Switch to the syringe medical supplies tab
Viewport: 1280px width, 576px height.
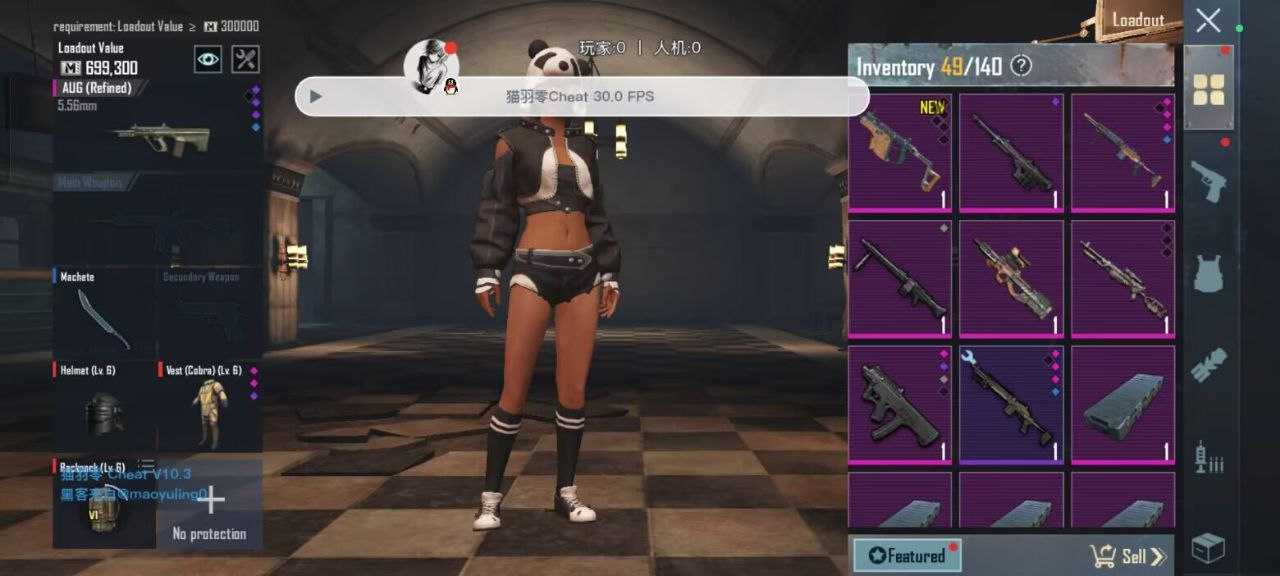pyautogui.click(x=1208, y=457)
